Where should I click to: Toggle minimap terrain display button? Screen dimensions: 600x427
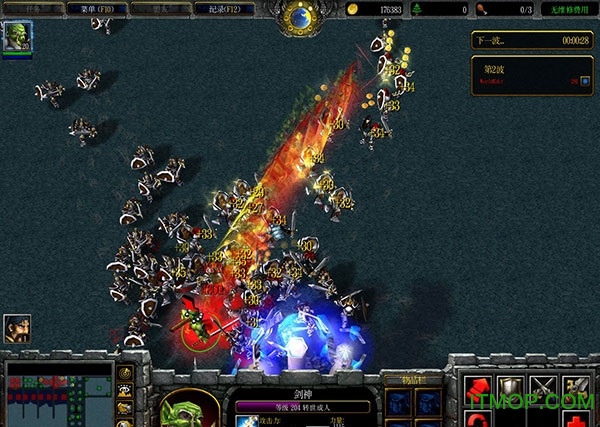[126, 391]
